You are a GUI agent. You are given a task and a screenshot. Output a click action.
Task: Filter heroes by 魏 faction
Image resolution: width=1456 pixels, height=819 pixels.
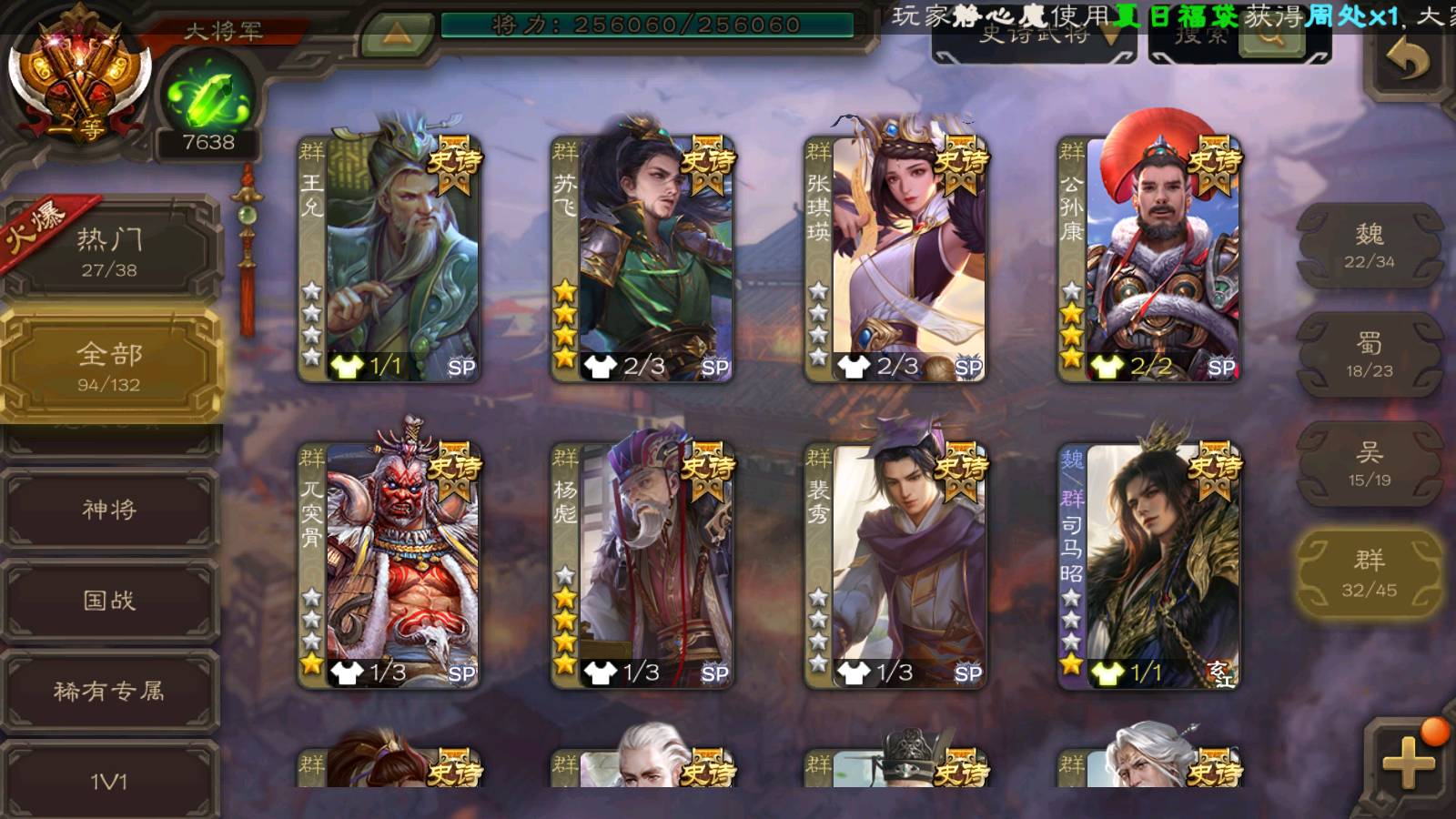[x=1370, y=246]
